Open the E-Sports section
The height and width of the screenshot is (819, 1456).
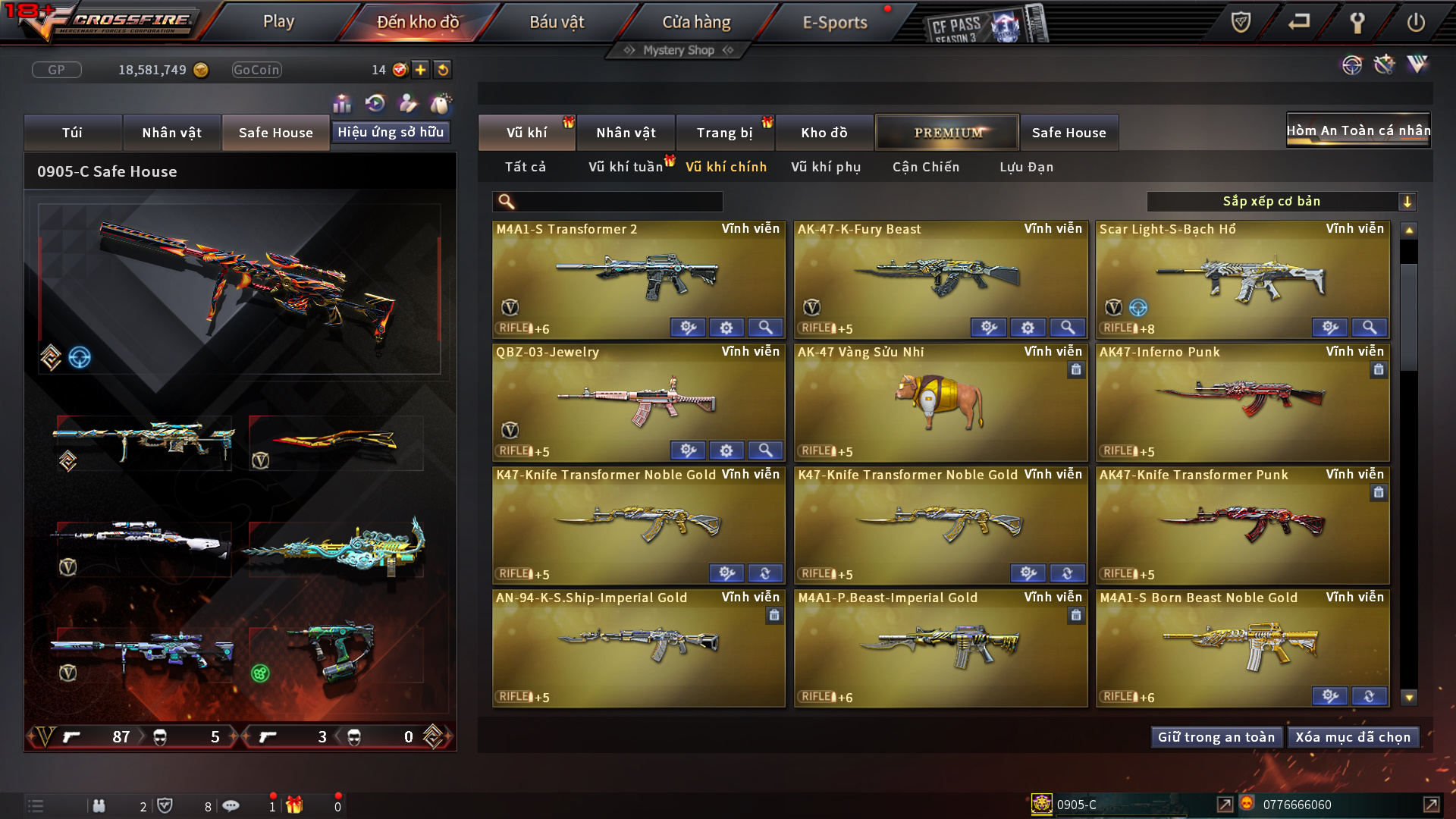point(834,22)
